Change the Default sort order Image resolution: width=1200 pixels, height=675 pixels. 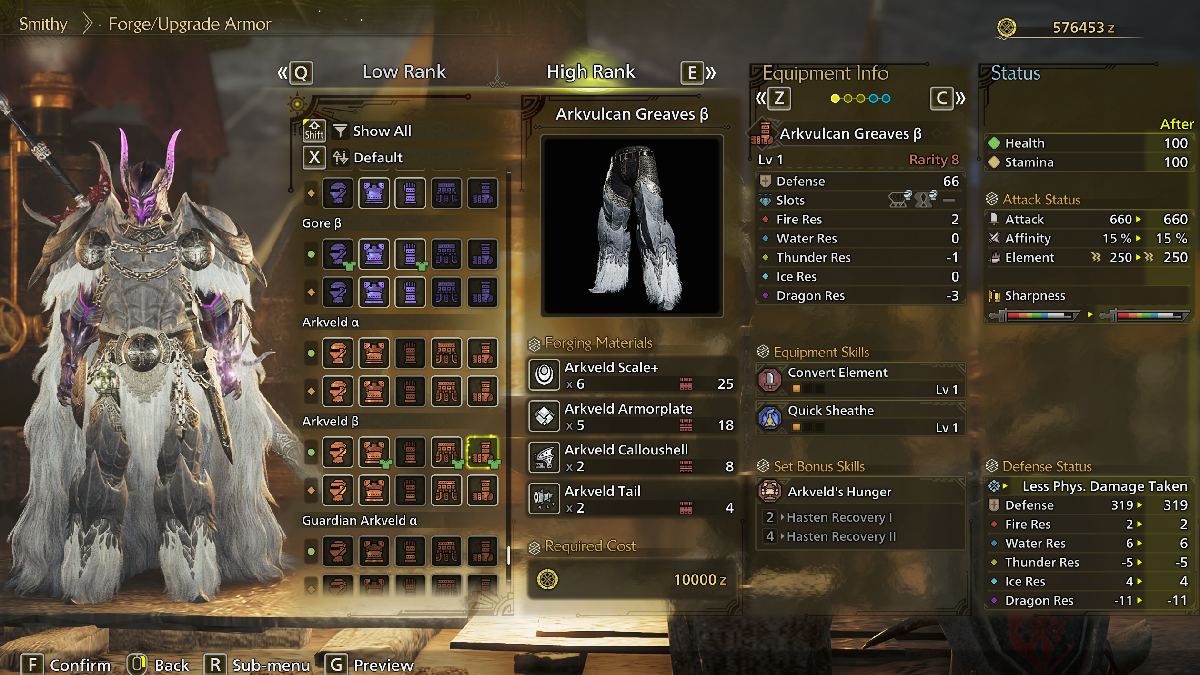tap(377, 157)
